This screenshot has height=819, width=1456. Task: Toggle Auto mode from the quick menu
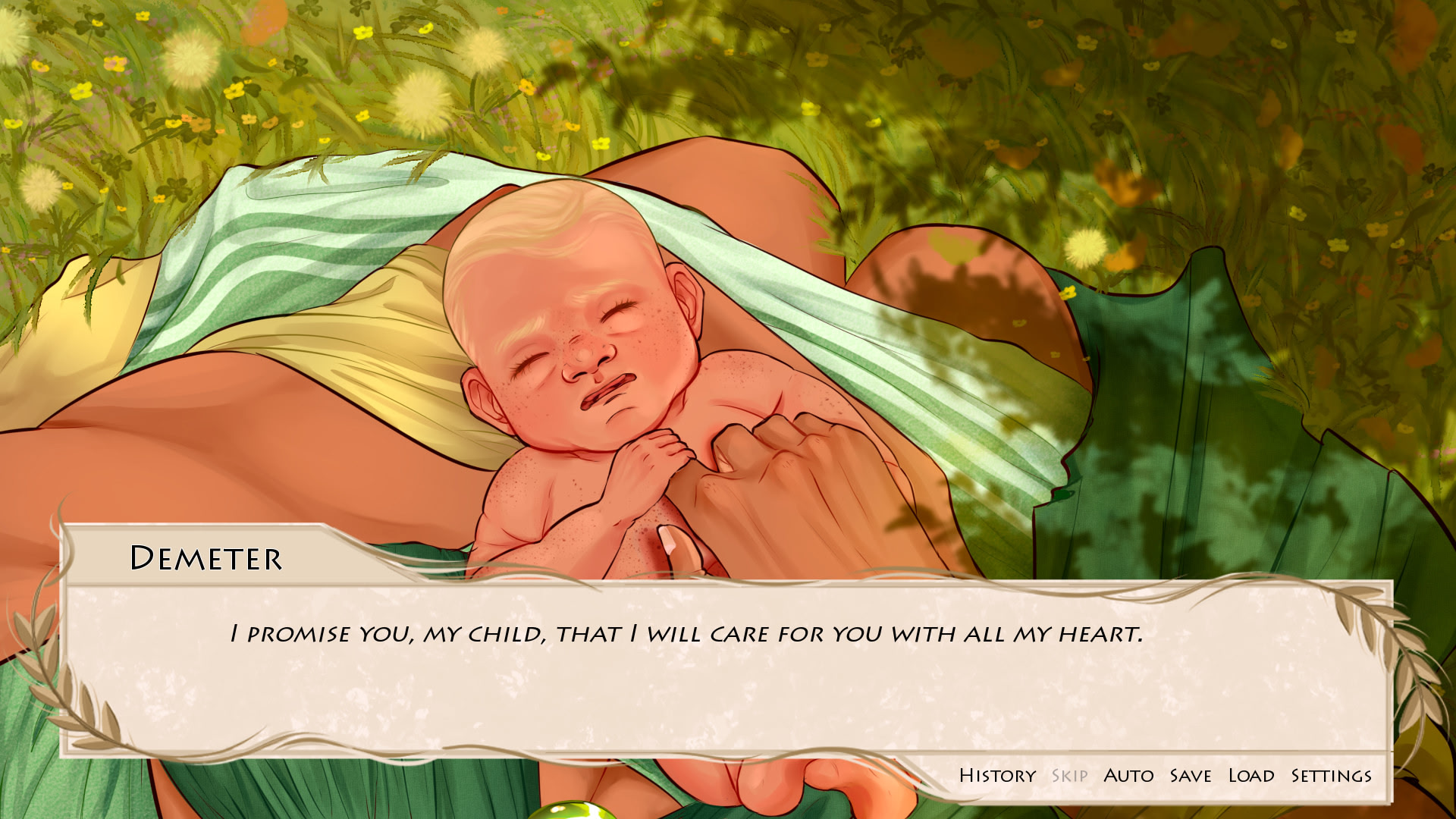point(1129,775)
